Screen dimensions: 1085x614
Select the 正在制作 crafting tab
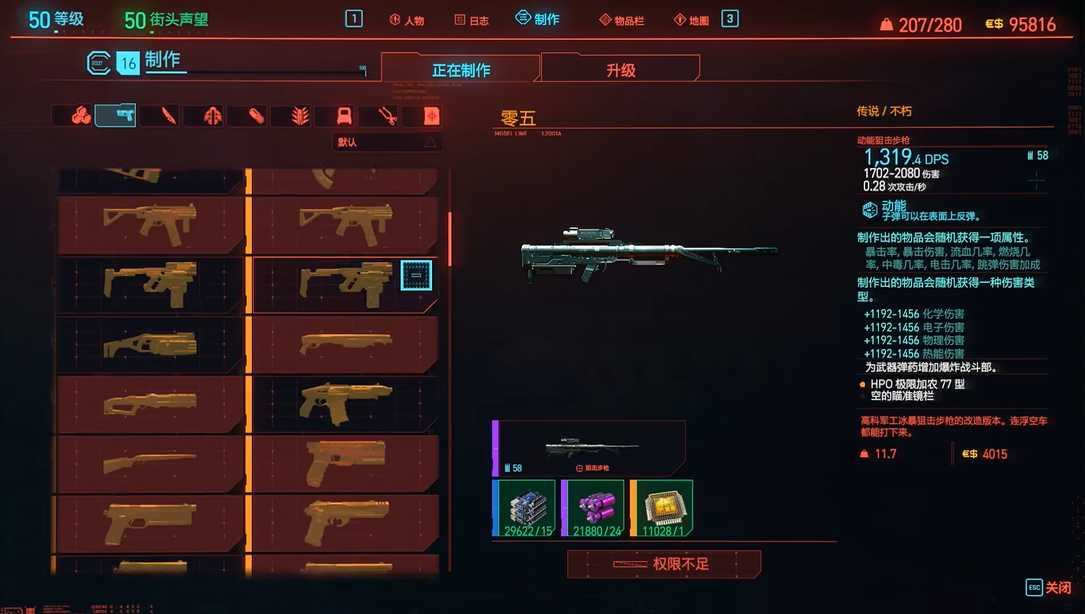coord(460,70)
